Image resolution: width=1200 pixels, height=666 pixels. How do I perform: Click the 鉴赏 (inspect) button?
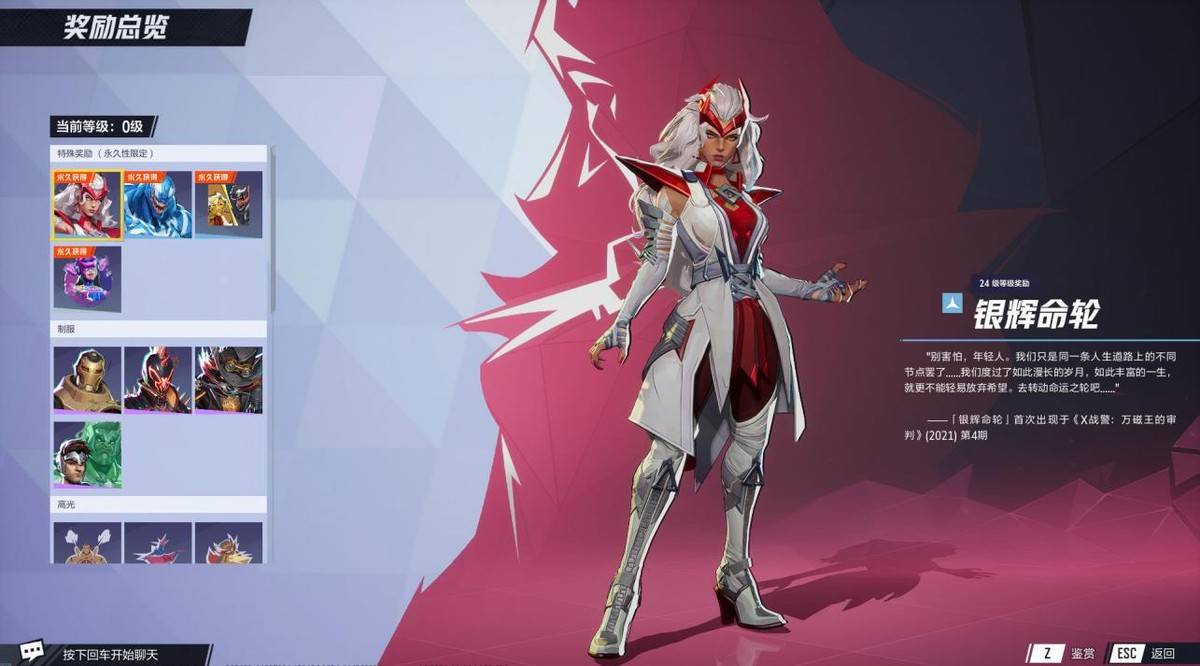pyautogui.click(x=1066, y=653)
